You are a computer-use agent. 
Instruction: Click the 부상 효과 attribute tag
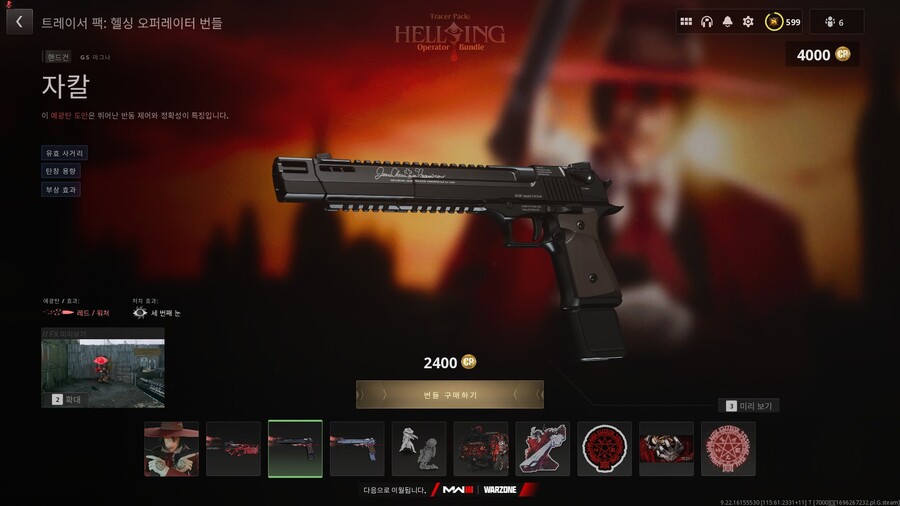[x=61, y=190]
